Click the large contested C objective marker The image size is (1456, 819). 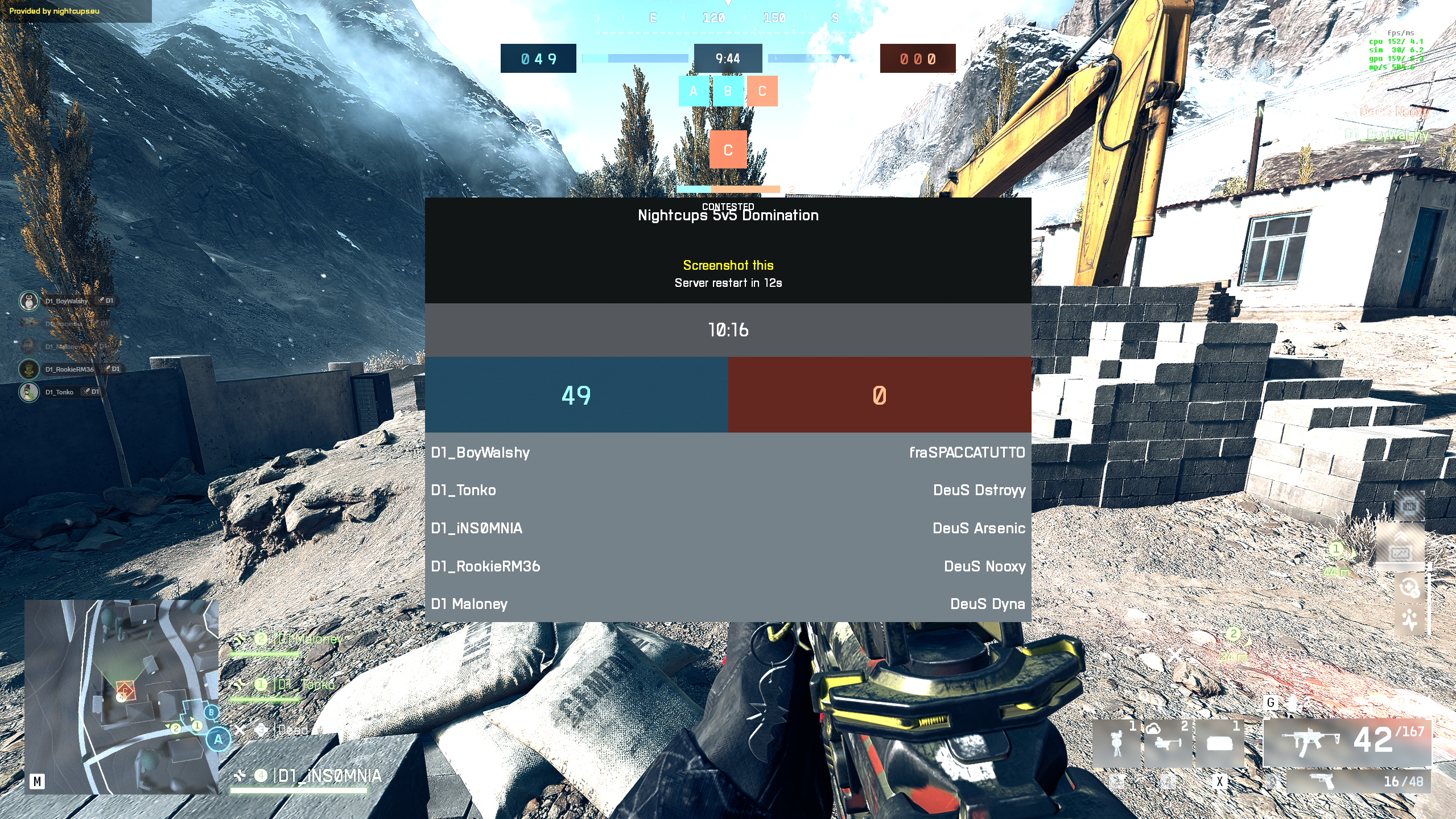coord(728,150)
